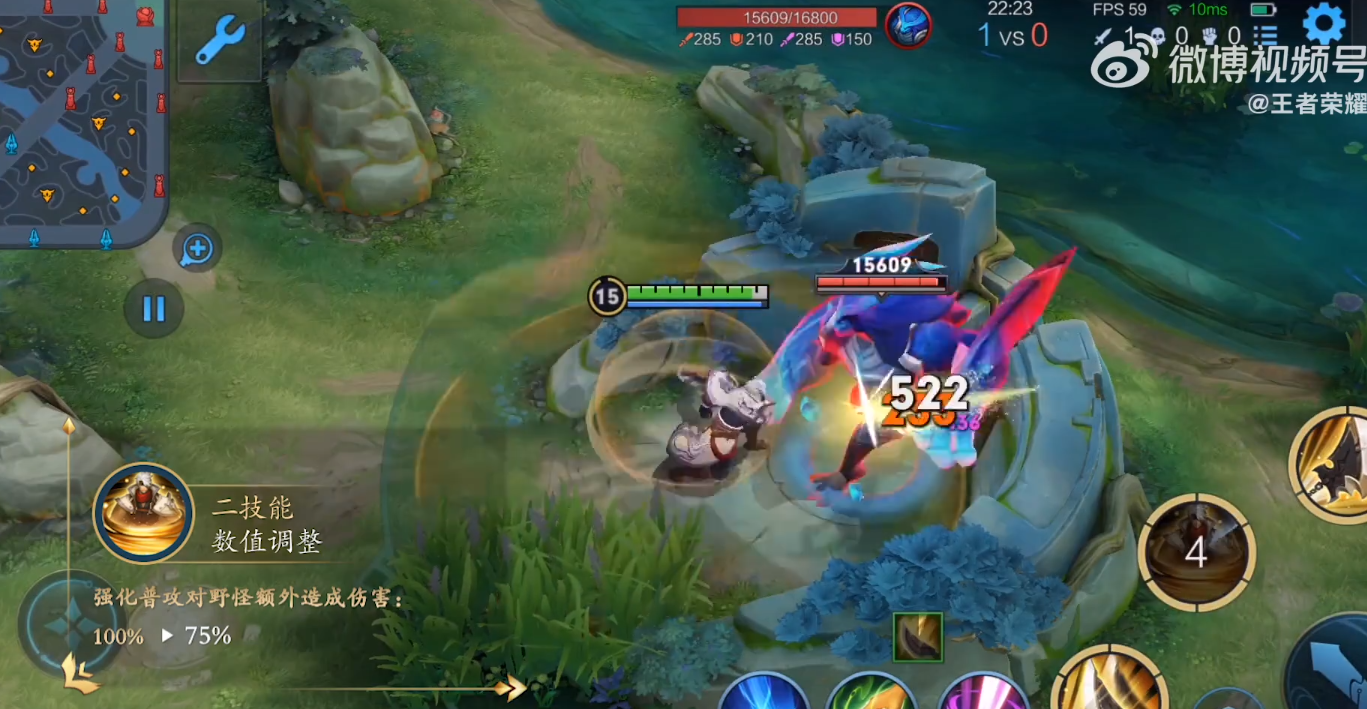
Task: Pause the match with the pause button
Action: (x=154, y=308)
